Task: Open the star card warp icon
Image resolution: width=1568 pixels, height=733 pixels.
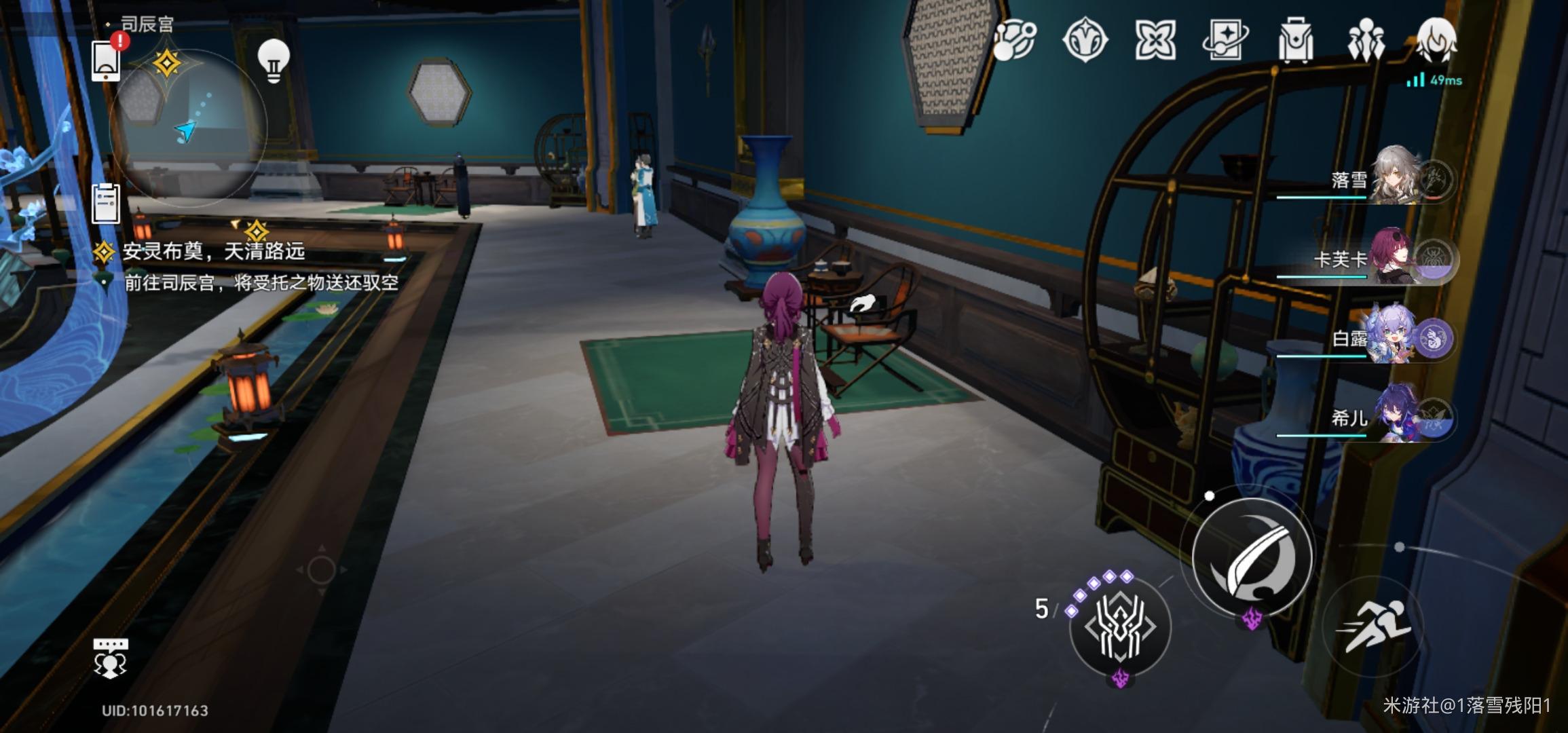Action: (1225, 40)
